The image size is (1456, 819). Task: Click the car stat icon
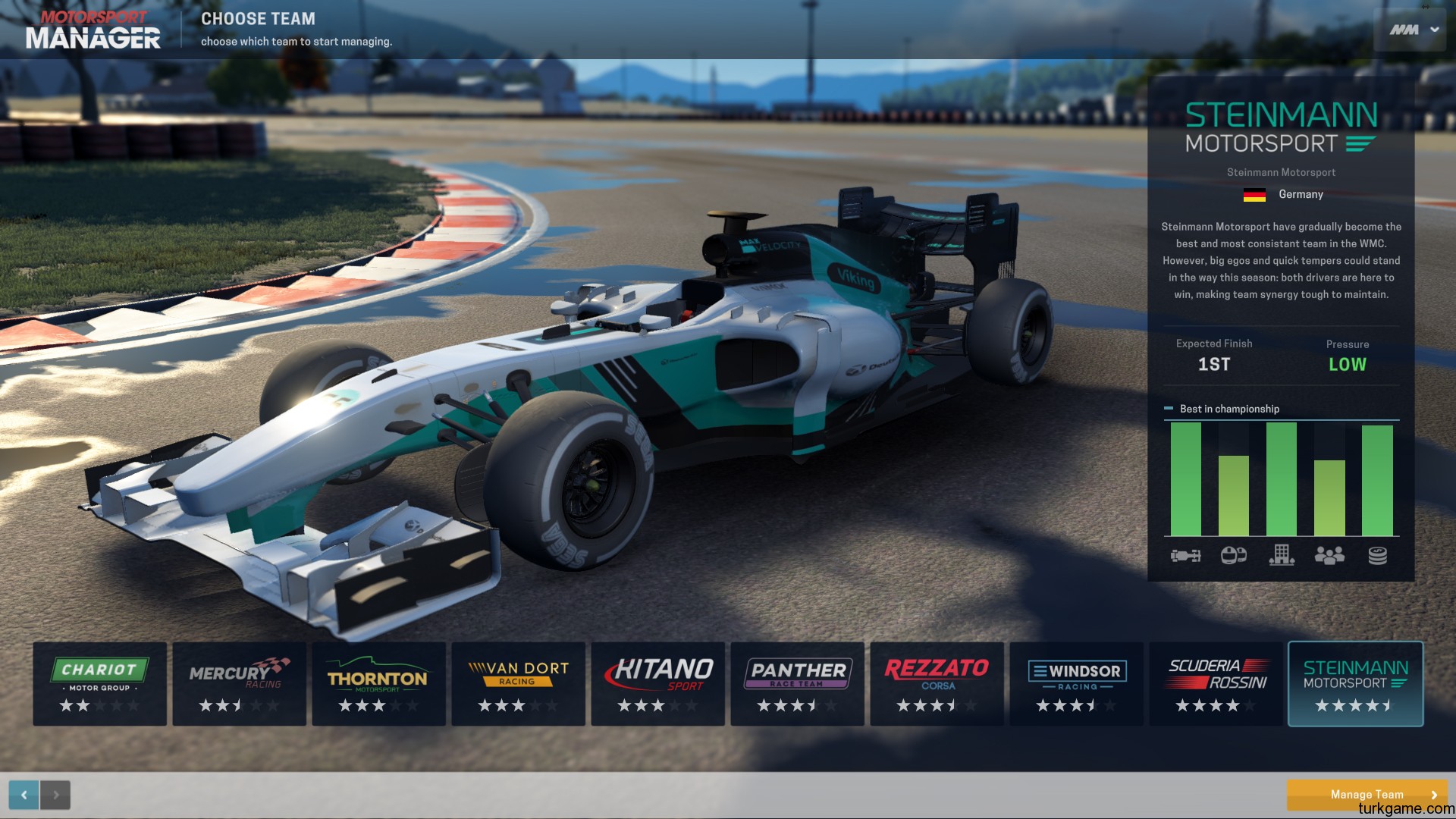[x=1185, y=556]
